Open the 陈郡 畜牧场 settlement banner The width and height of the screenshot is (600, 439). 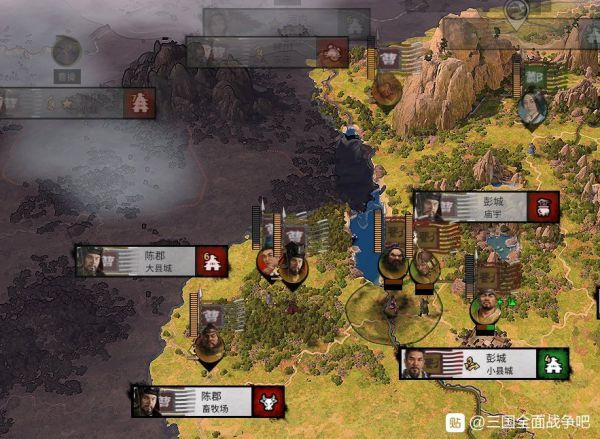tap(208, 401)
